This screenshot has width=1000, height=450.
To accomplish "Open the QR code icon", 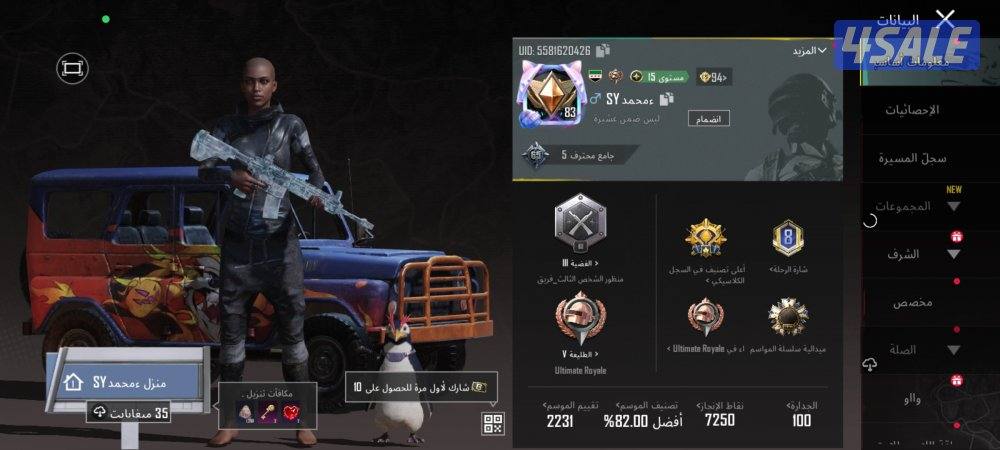I will click(x=493, y=422).
